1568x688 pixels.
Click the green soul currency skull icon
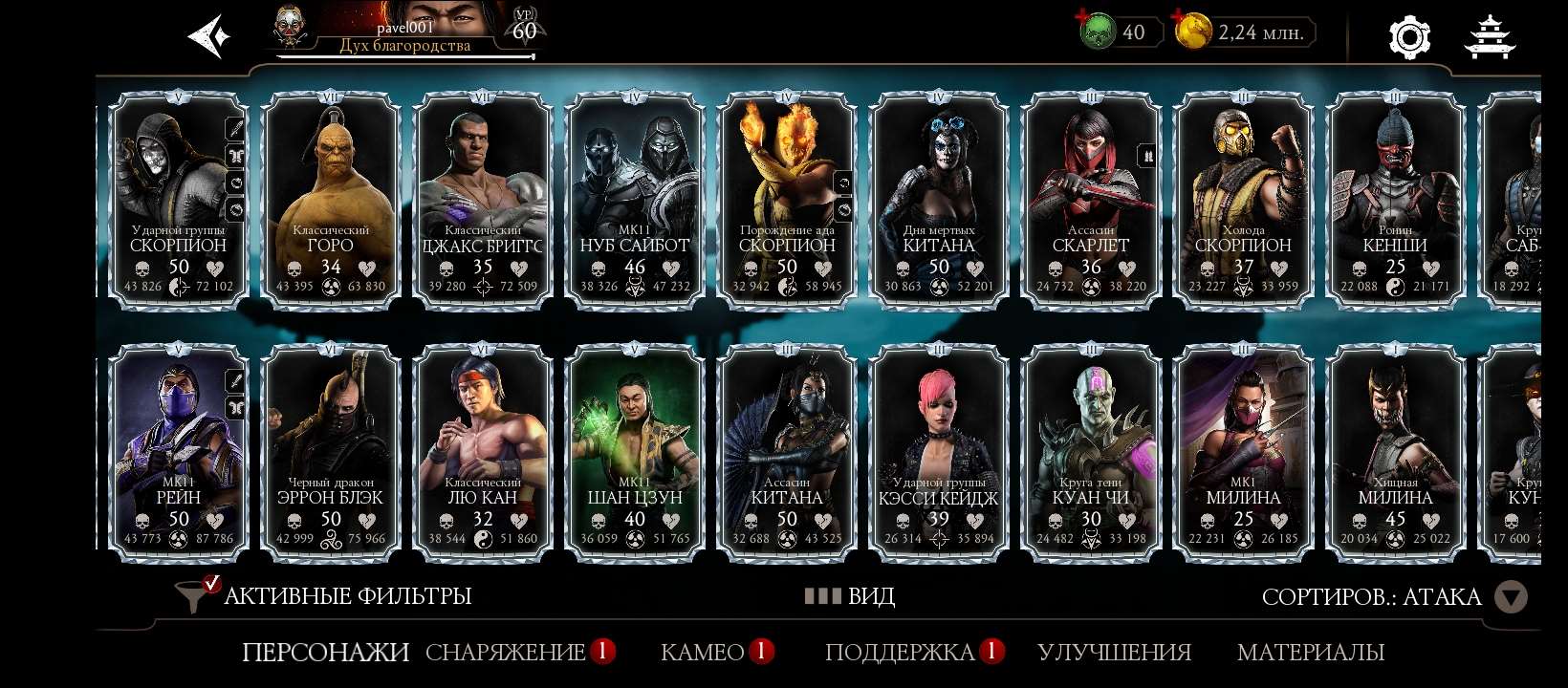pos(1100,31)
